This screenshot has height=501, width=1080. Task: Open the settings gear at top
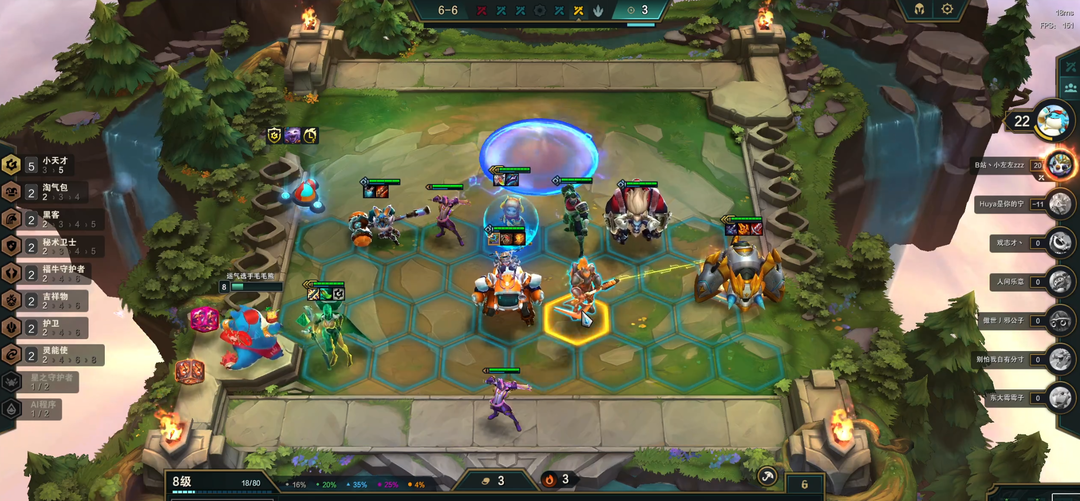pyautogui.click(x=947, y=9)
